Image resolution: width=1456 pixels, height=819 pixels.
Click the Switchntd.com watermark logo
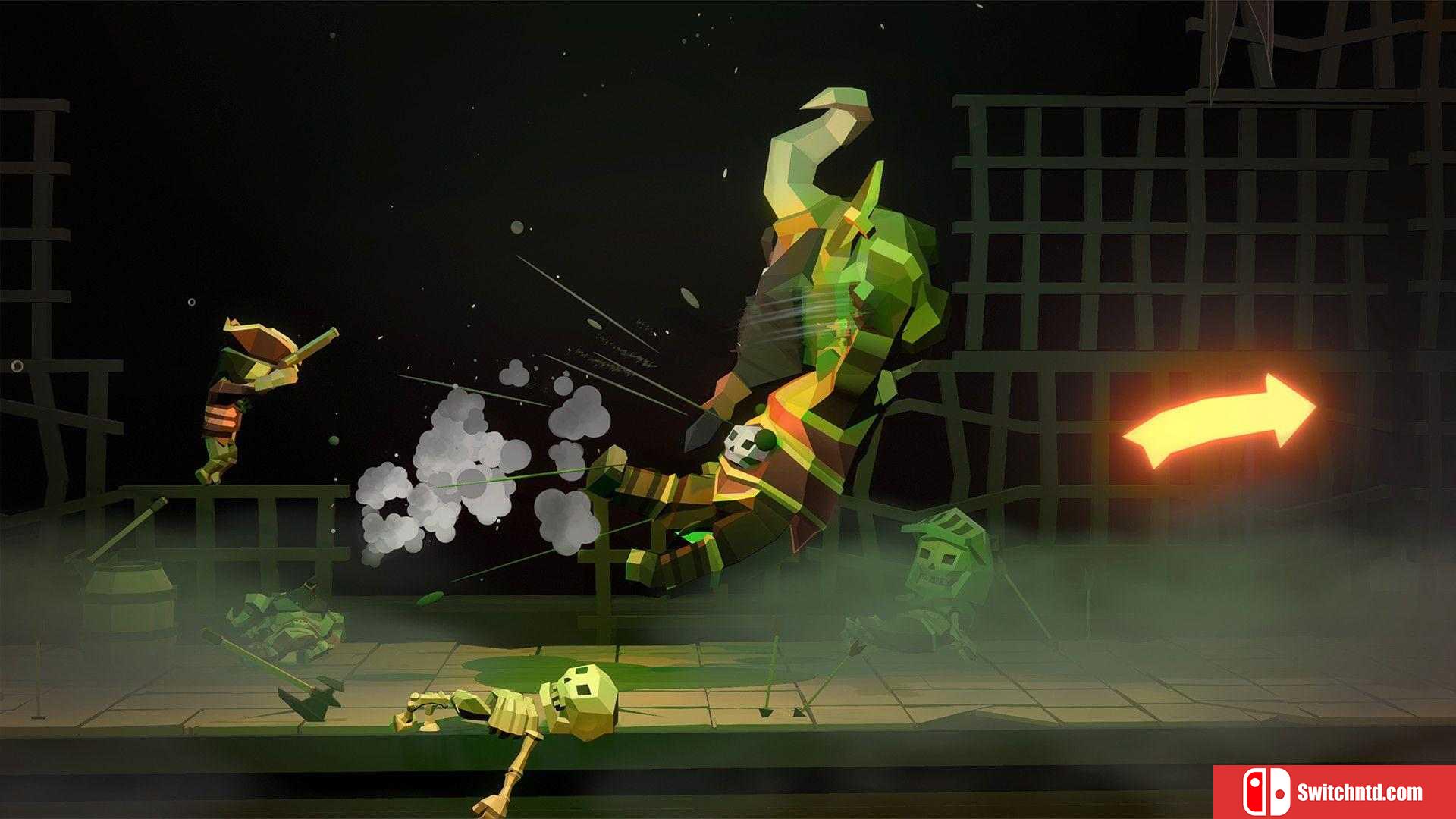(1334, 792)
